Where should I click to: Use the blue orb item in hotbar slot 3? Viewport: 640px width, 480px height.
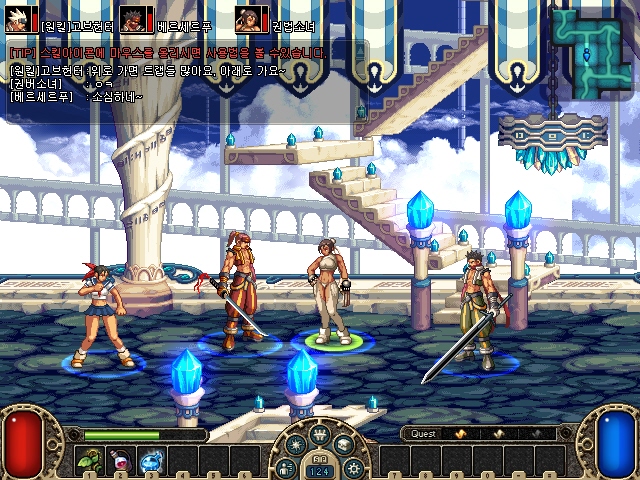[x=150, y=461]
